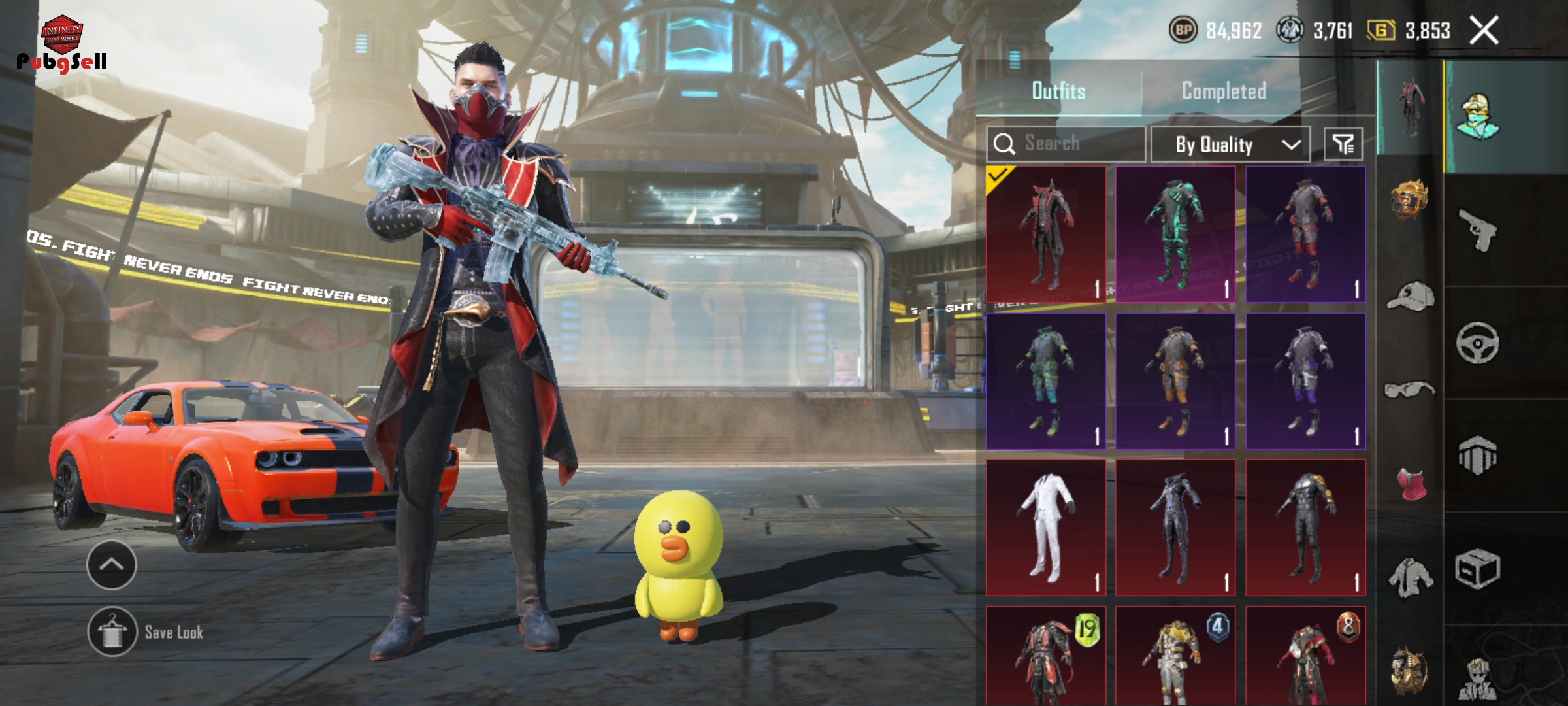Show the cap headwear category
Viewport: 1568px width, 706px height.
tap(1411, 296)
